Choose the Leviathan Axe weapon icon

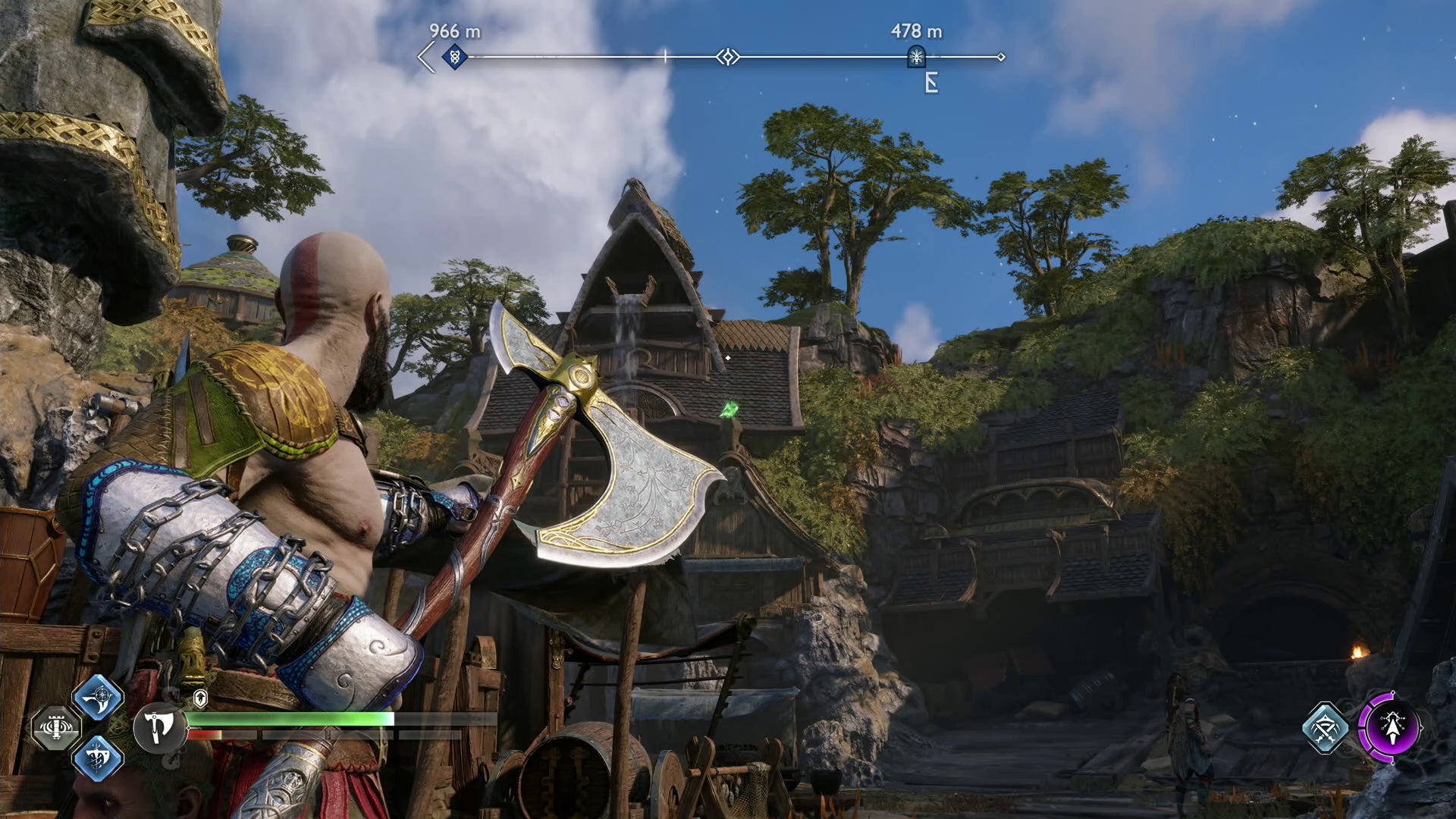tap(158, 728)
